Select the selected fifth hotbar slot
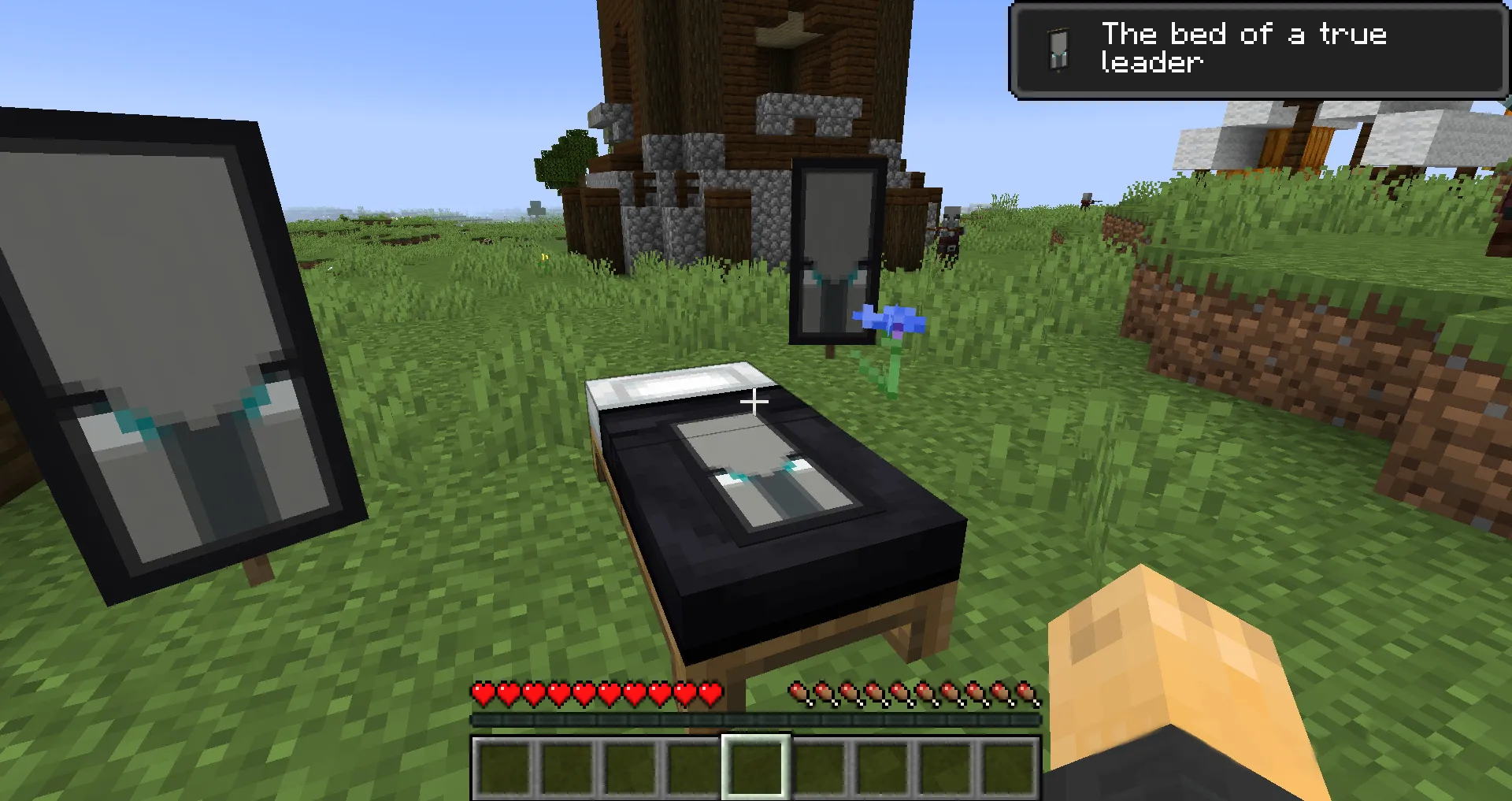The image size is (1512, 801). [758, 761]
